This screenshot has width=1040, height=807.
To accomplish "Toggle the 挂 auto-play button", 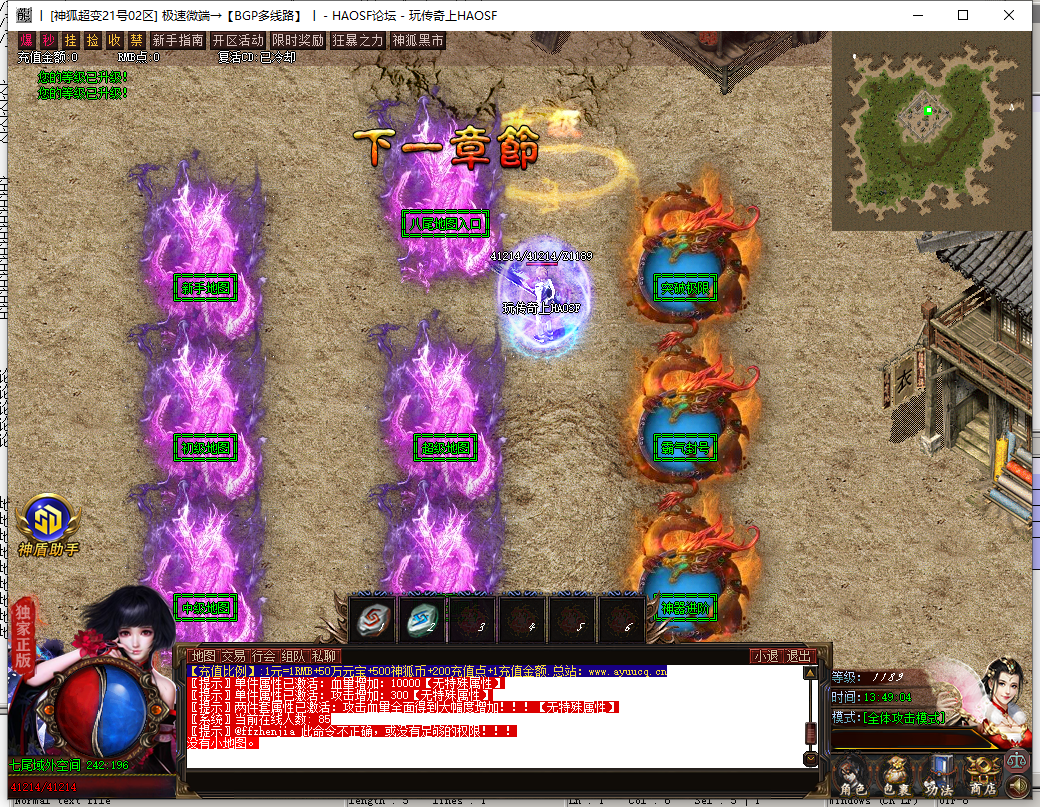I will 70,40.
